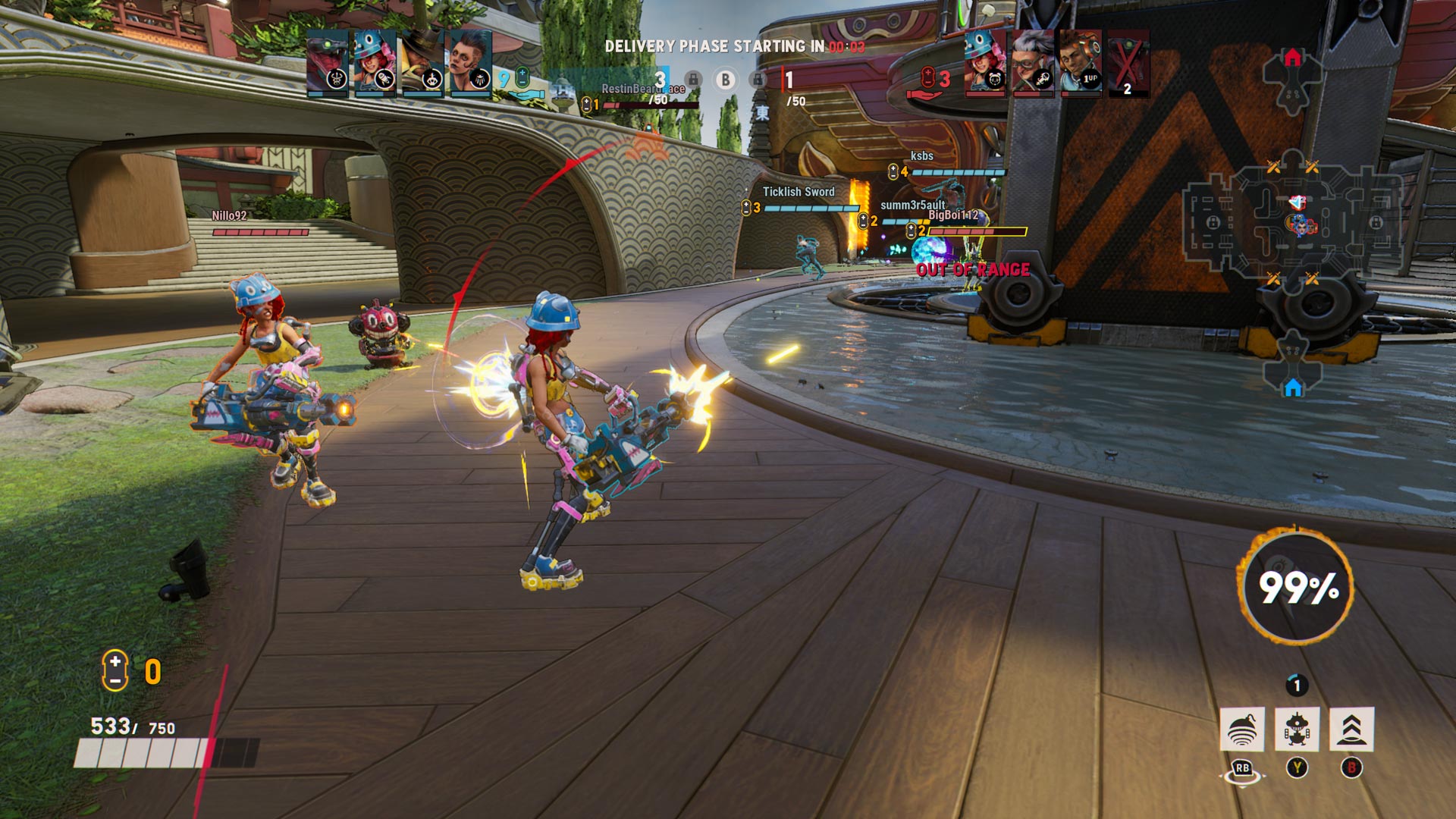Select the mohawk teammate portrait
This screenshot has height=819, width=1456.
470,64
